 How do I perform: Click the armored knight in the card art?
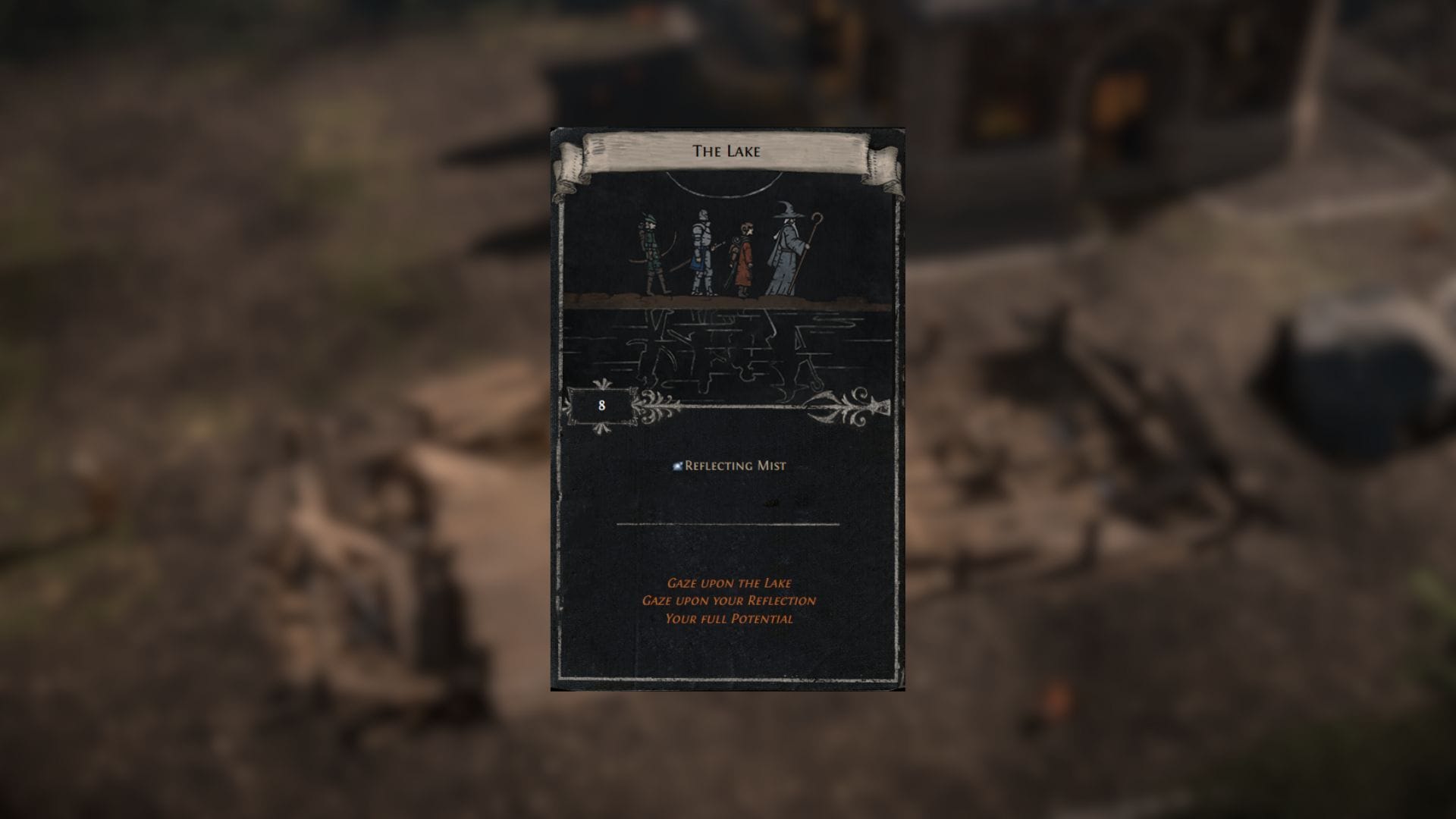click(x=702, y=249)
